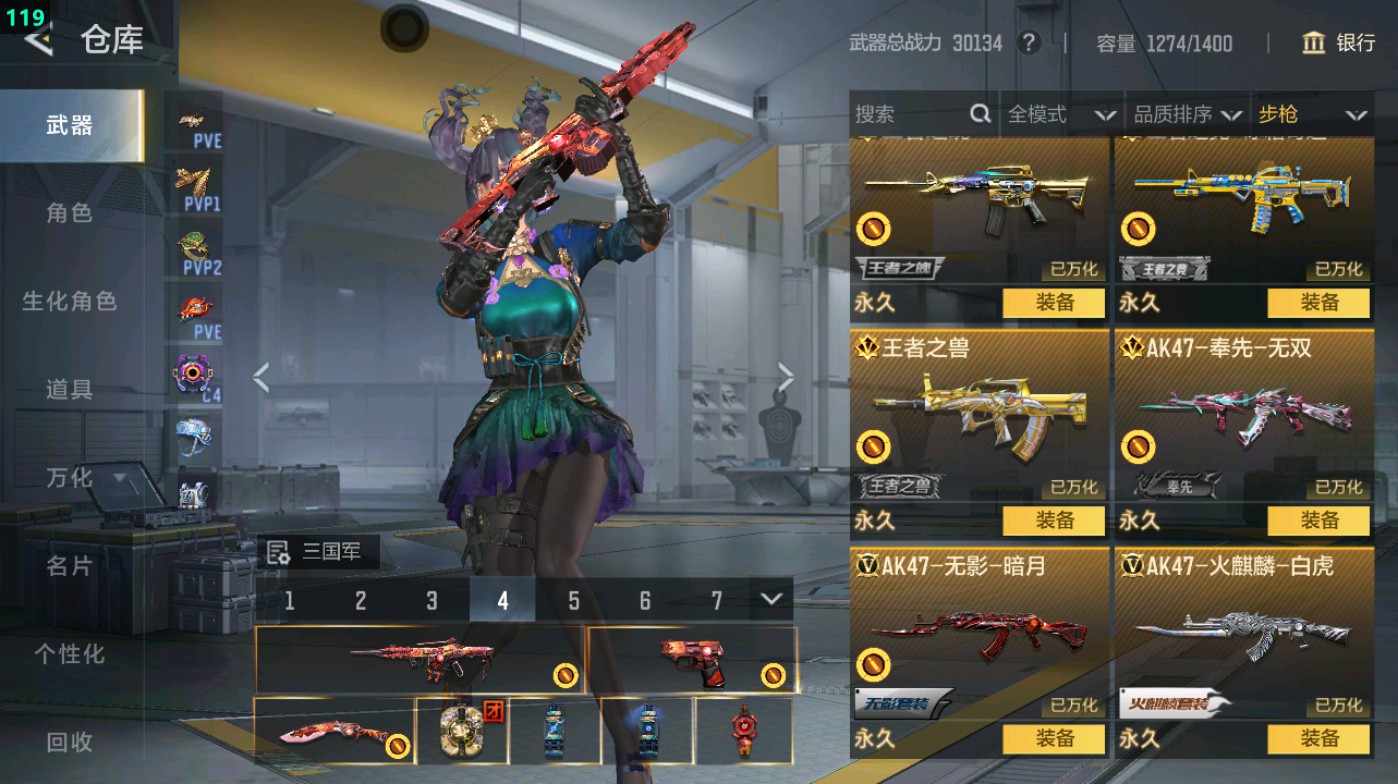
Task: Open the 银行 bank
Action: click(x=1339, y=43)
